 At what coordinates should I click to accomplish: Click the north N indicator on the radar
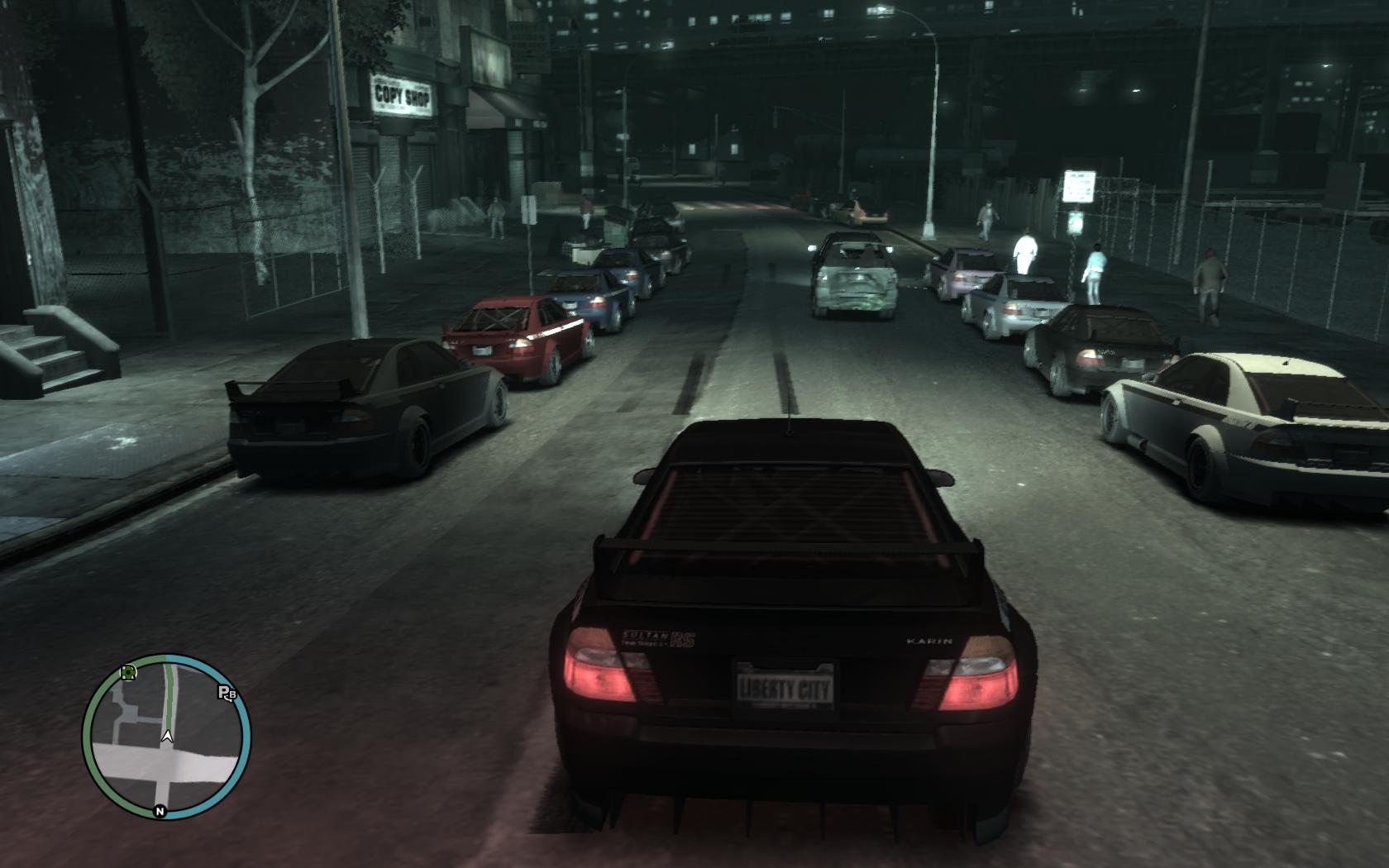[x=160, y=811]
